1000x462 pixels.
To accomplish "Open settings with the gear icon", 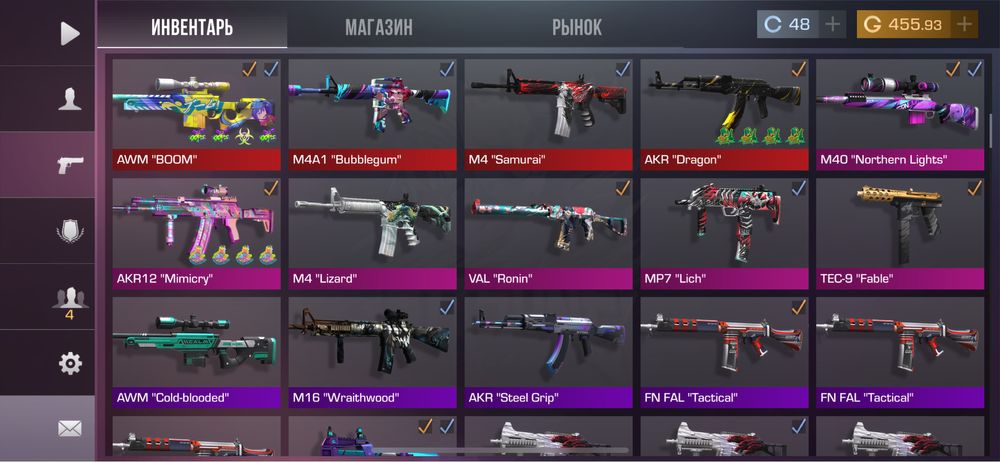I will 69,364.
